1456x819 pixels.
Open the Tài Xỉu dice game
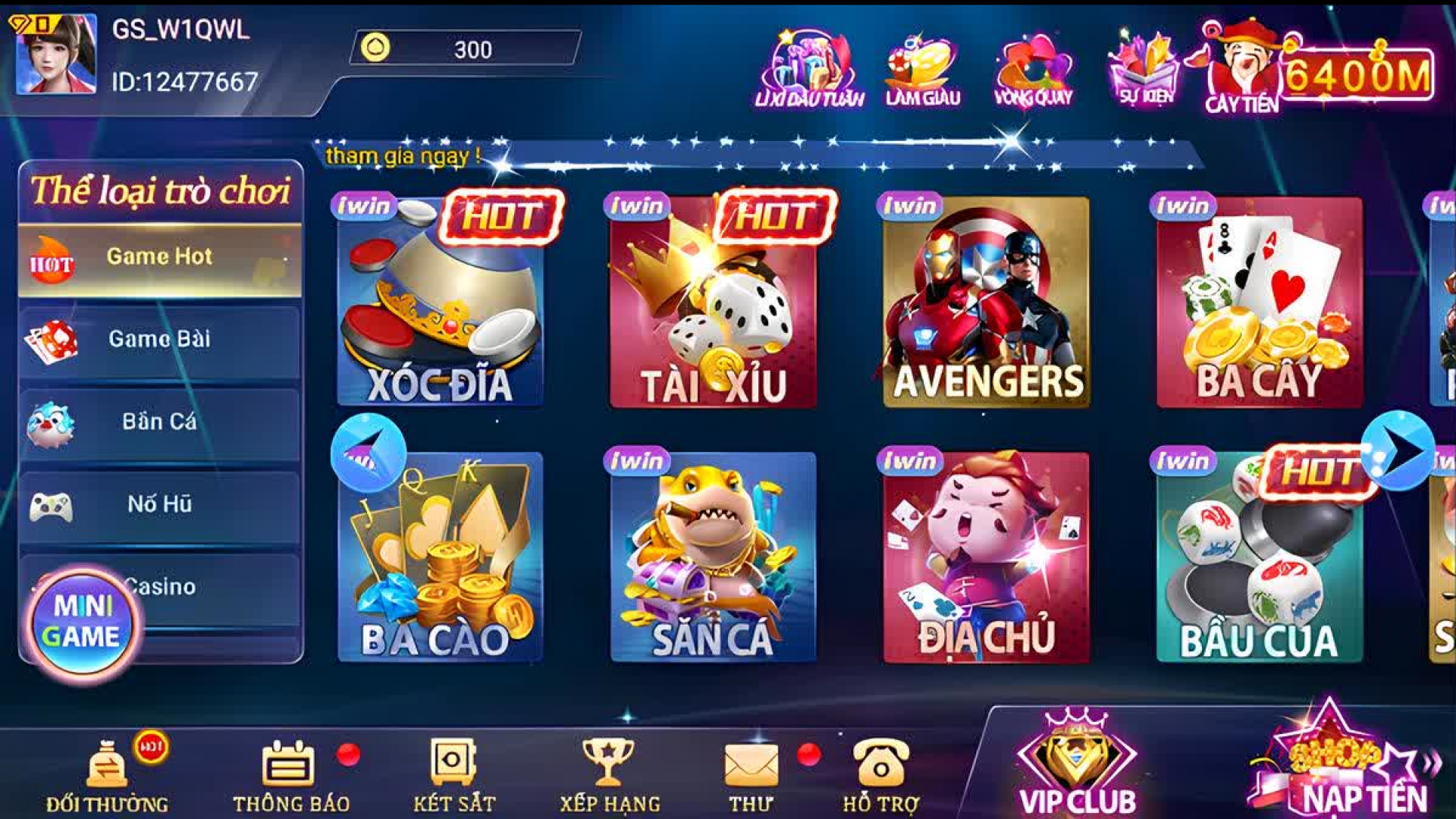click(x=713, y=303)
